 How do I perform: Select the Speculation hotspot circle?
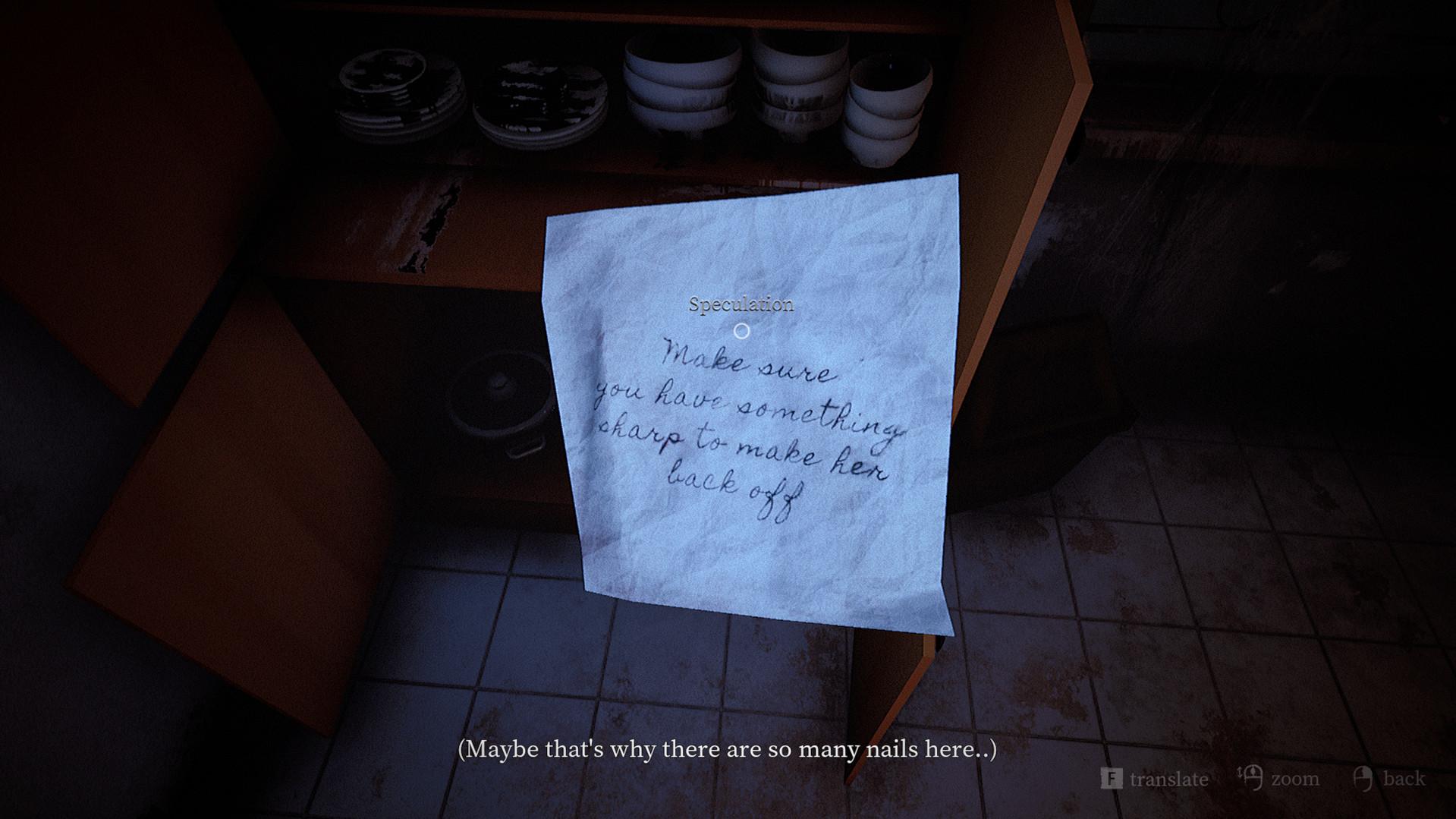click(741, 331)
